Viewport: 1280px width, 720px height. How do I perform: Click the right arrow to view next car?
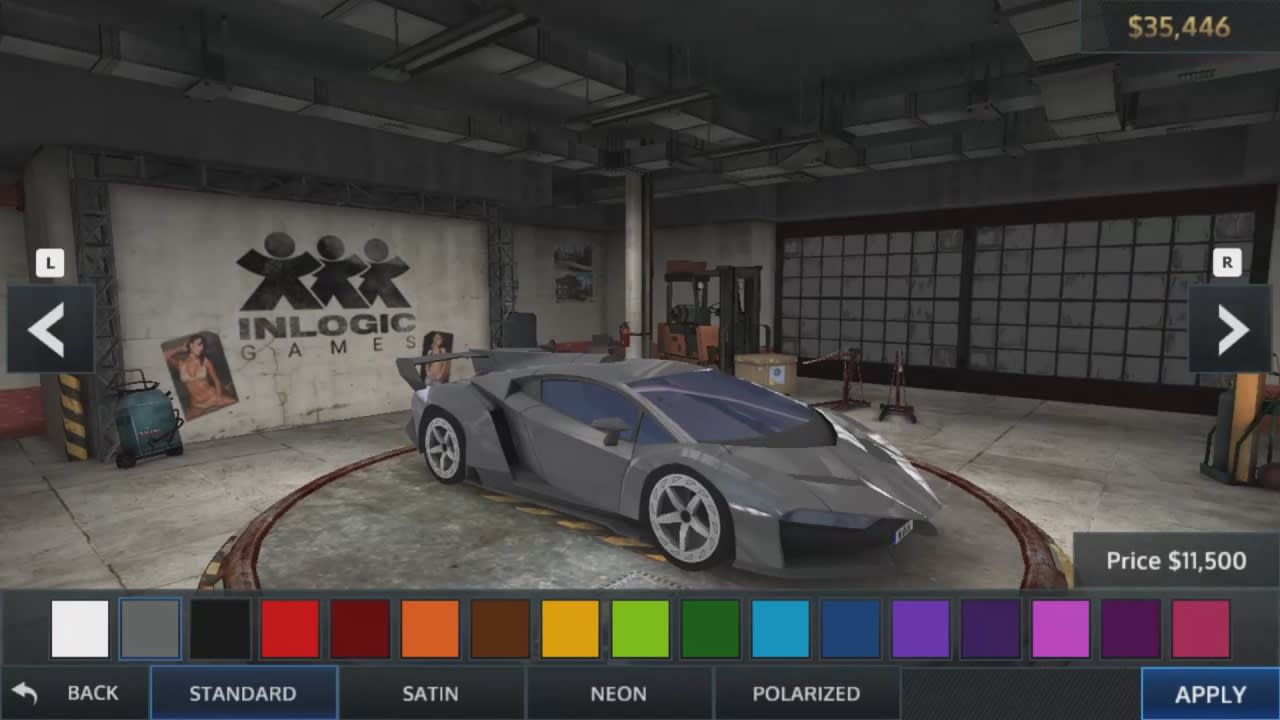(1232, 330)
